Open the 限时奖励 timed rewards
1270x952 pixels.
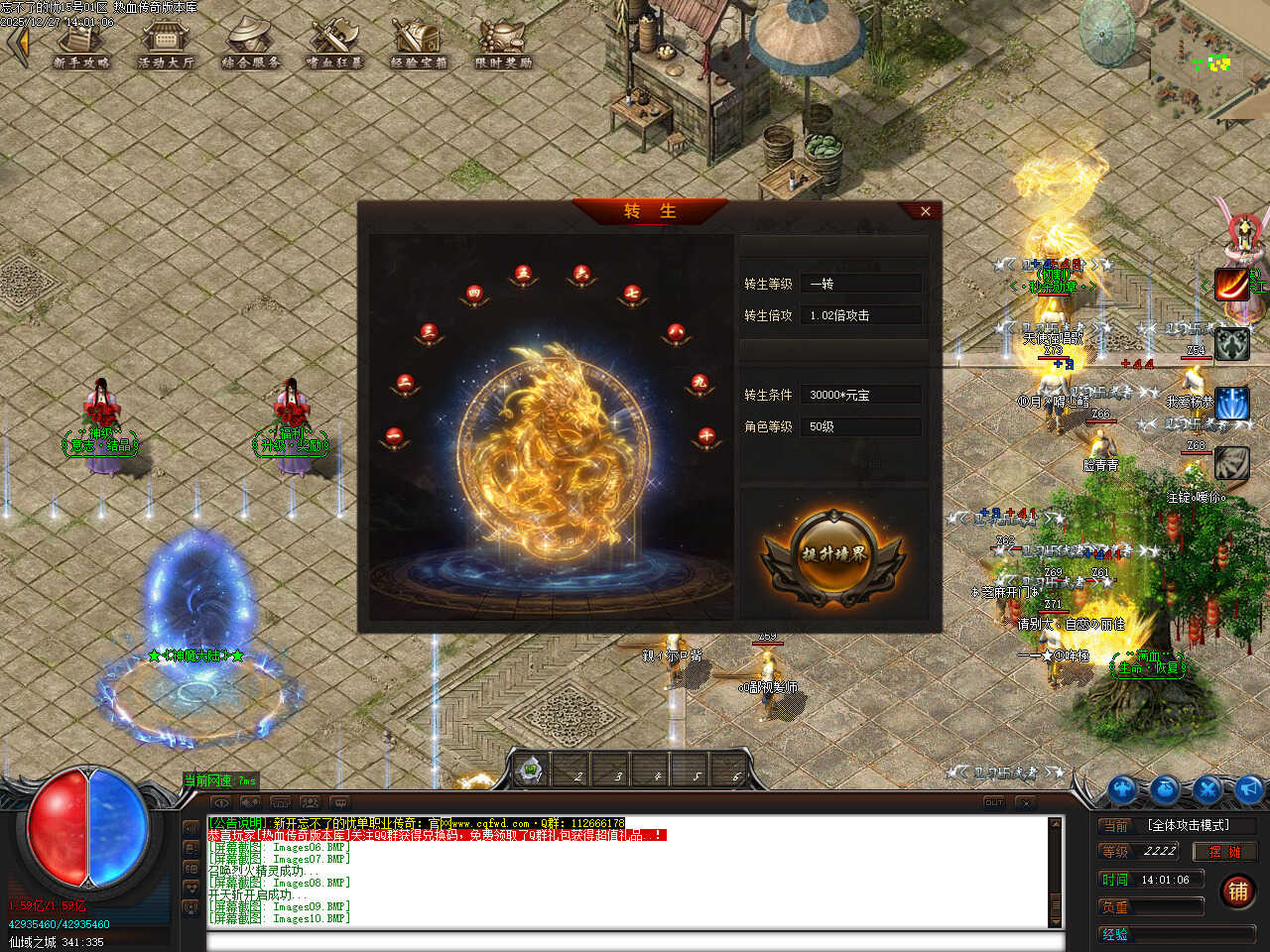(503, 46)
